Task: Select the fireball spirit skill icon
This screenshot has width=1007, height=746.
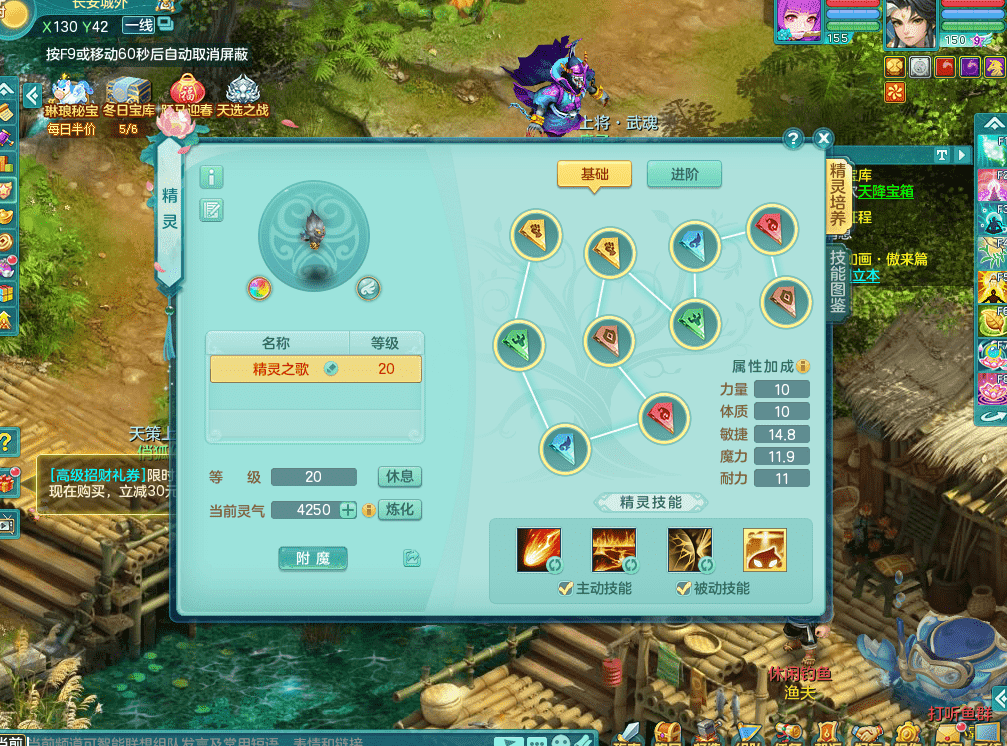Action: tap(538, 549)
